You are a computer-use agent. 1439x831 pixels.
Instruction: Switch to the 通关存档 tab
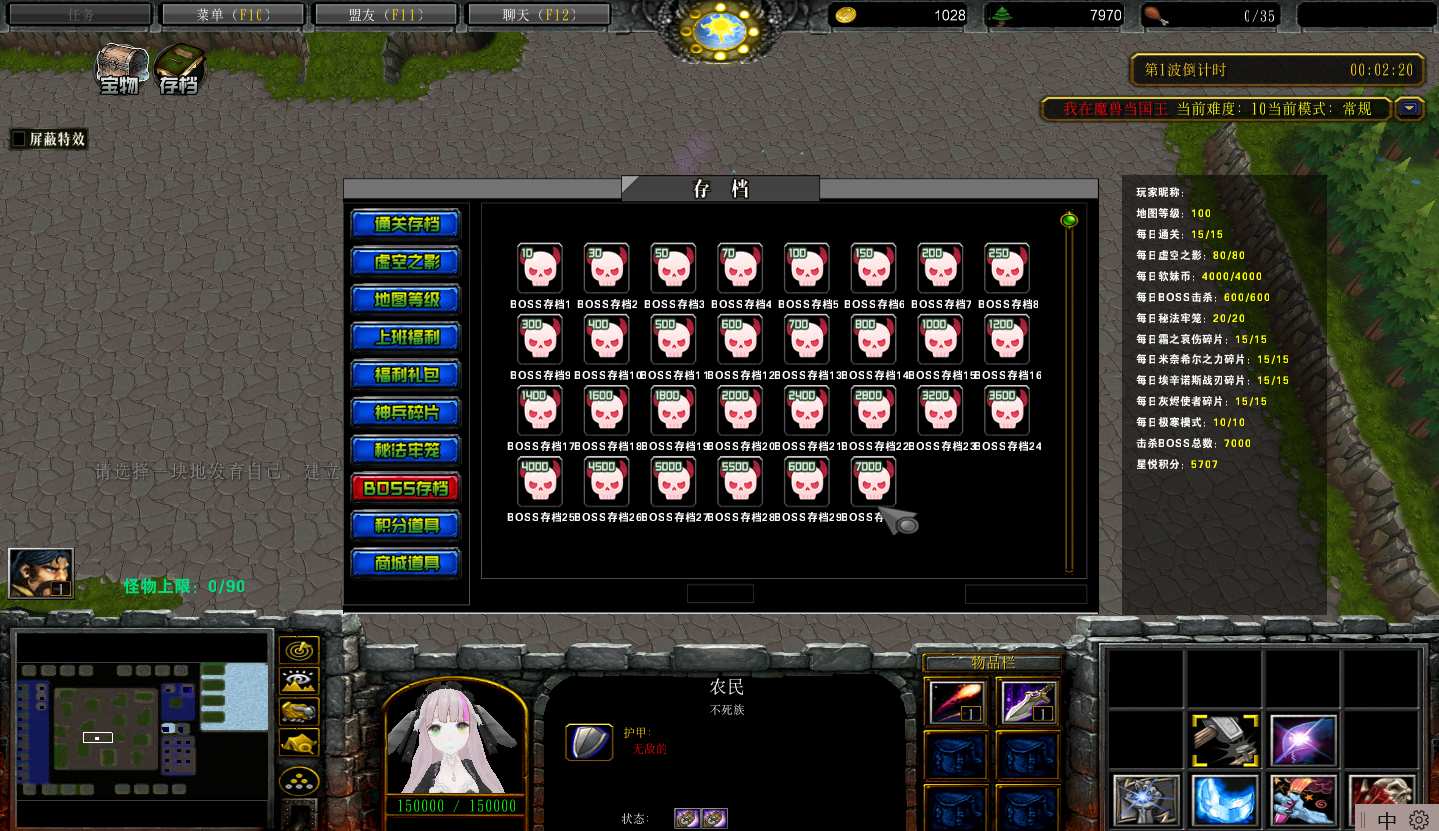(x=405, y=224)
